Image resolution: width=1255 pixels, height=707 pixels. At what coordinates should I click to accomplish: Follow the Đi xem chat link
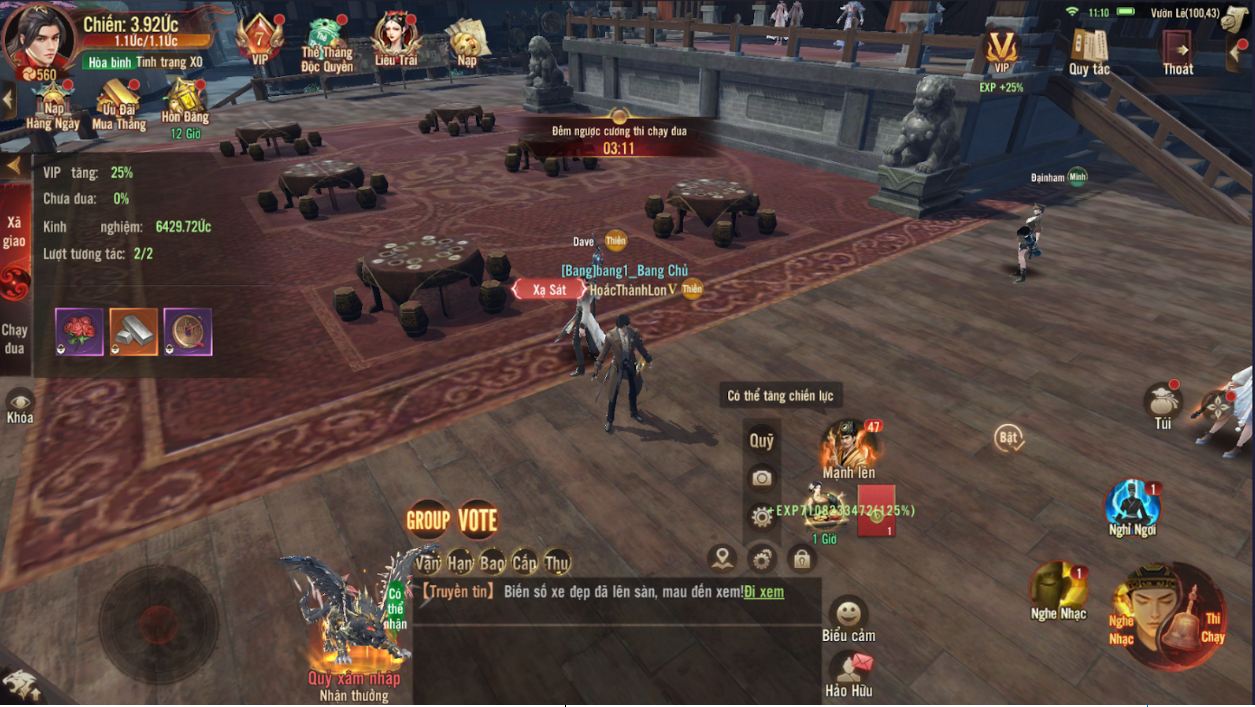click(764, 592)
